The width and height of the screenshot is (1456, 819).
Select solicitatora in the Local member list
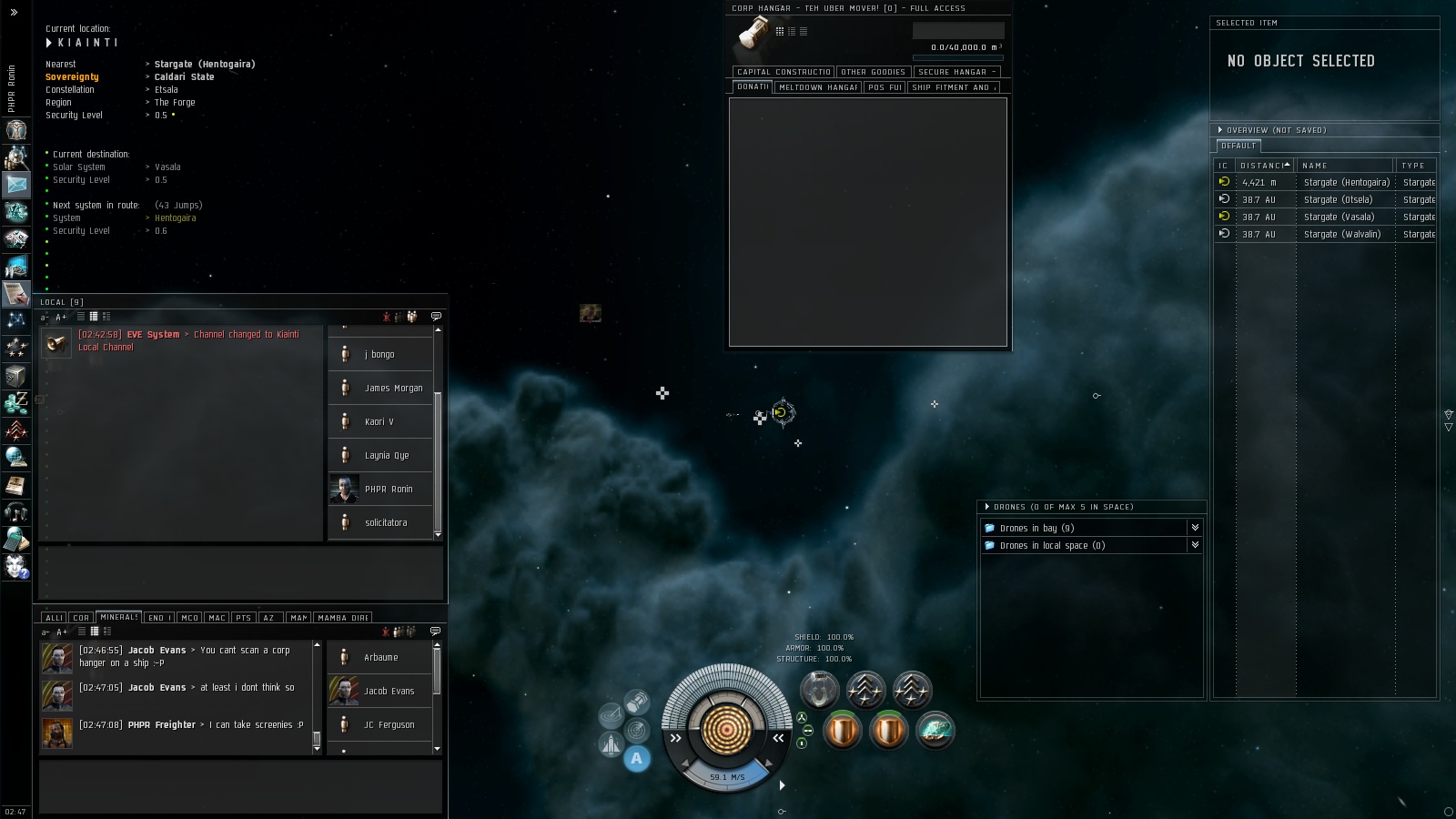tap(386, 522)
